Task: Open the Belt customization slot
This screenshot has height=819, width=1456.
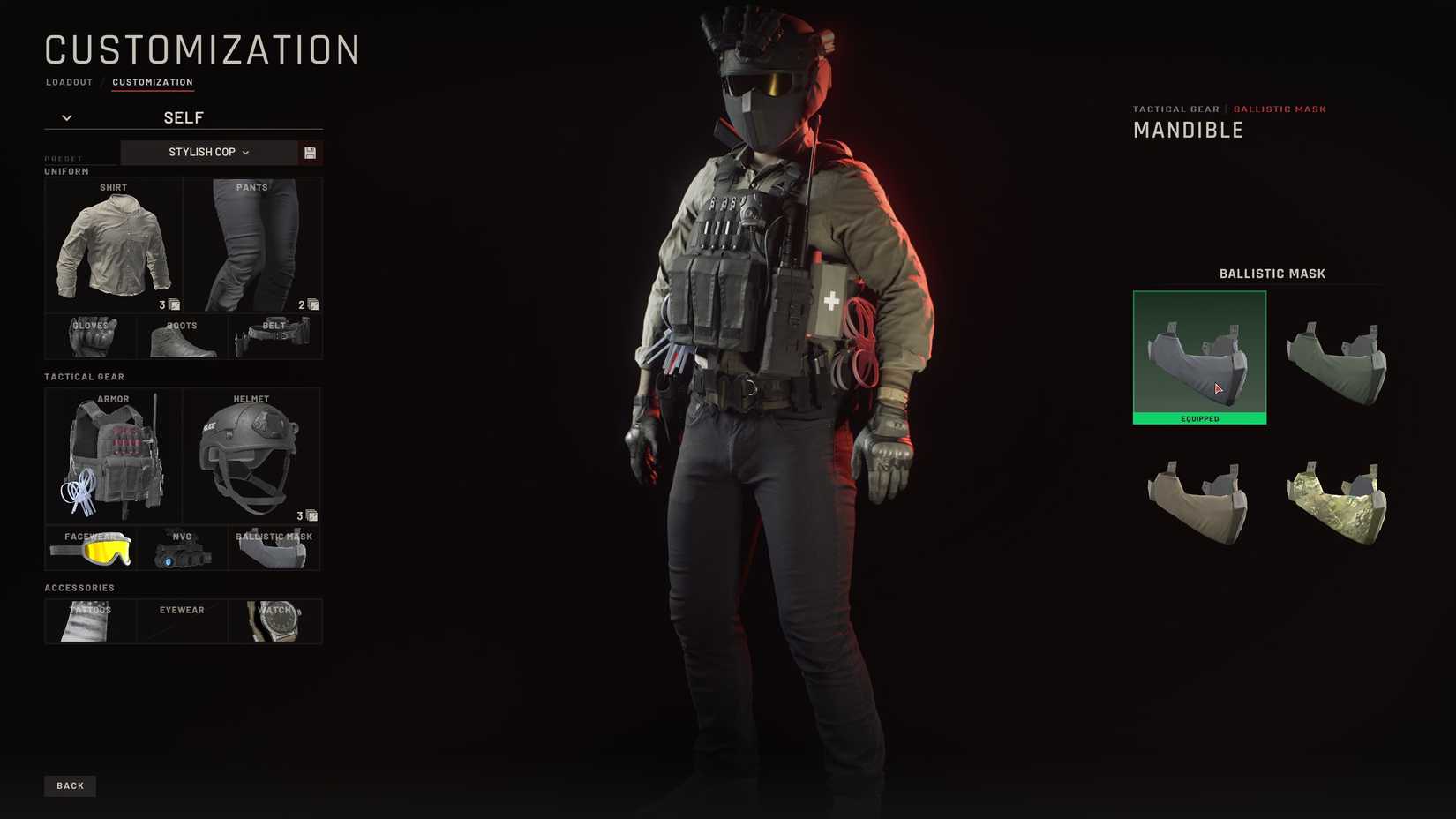Action: 274,335
